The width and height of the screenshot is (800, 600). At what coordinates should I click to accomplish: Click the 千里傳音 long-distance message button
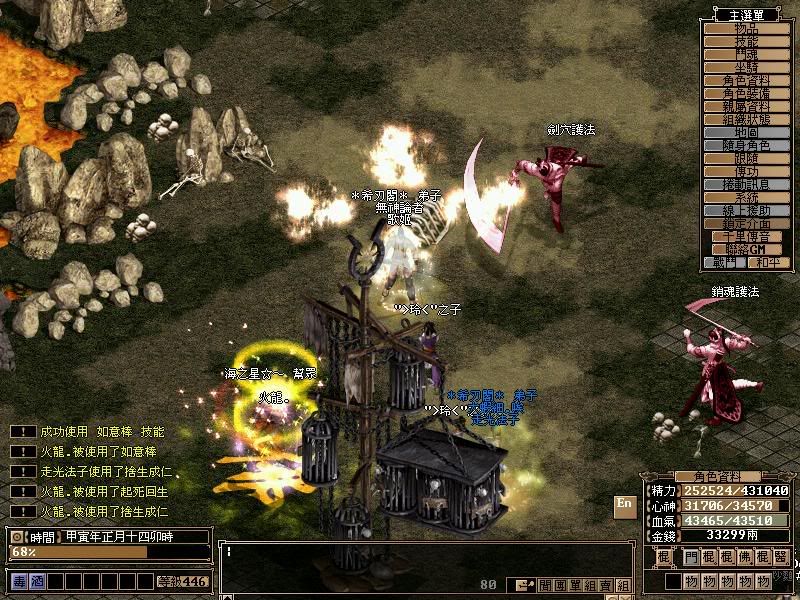(747, 237)
